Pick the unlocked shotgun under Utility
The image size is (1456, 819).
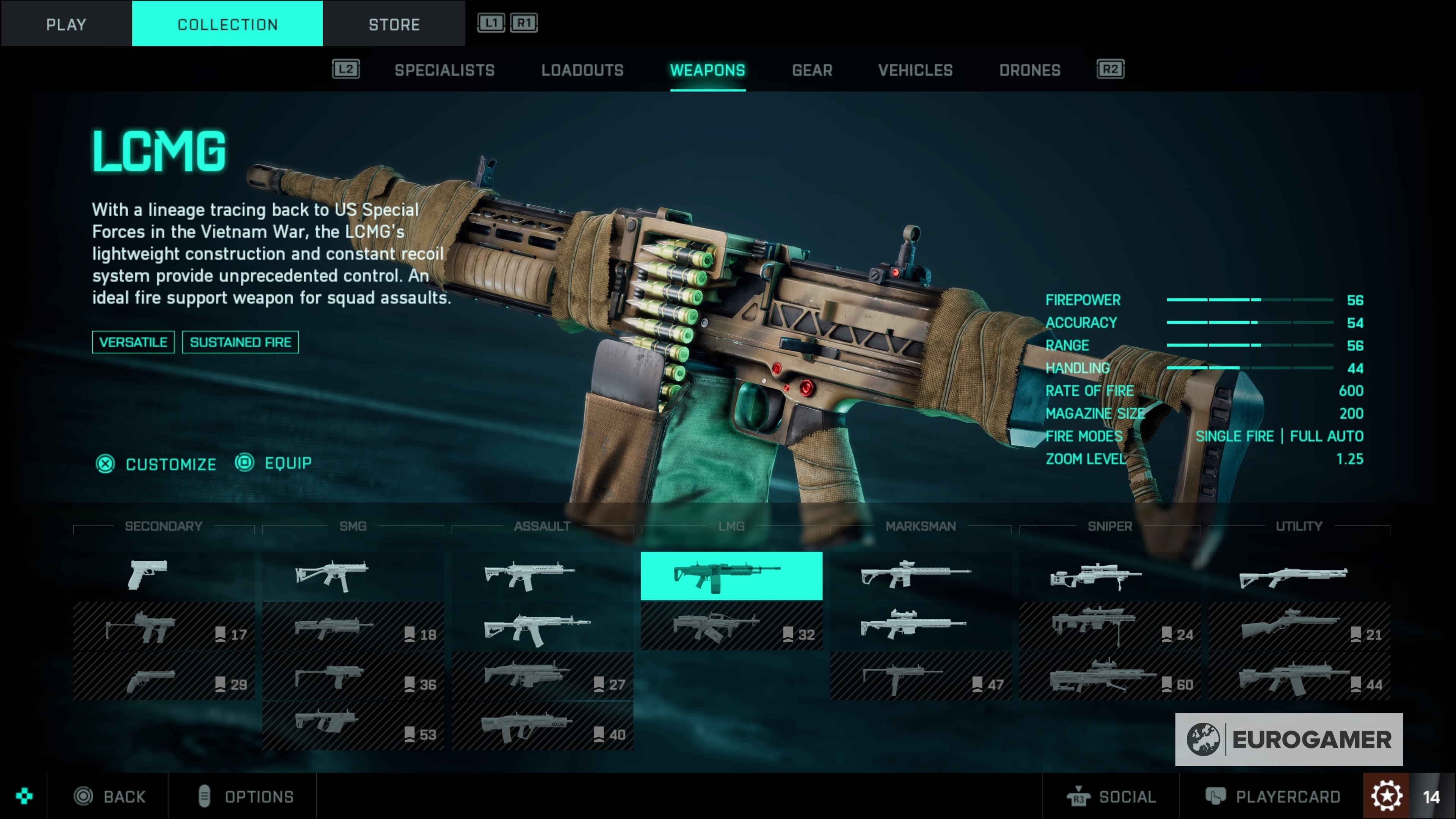pyautogui.click(x=1298, y=576)
